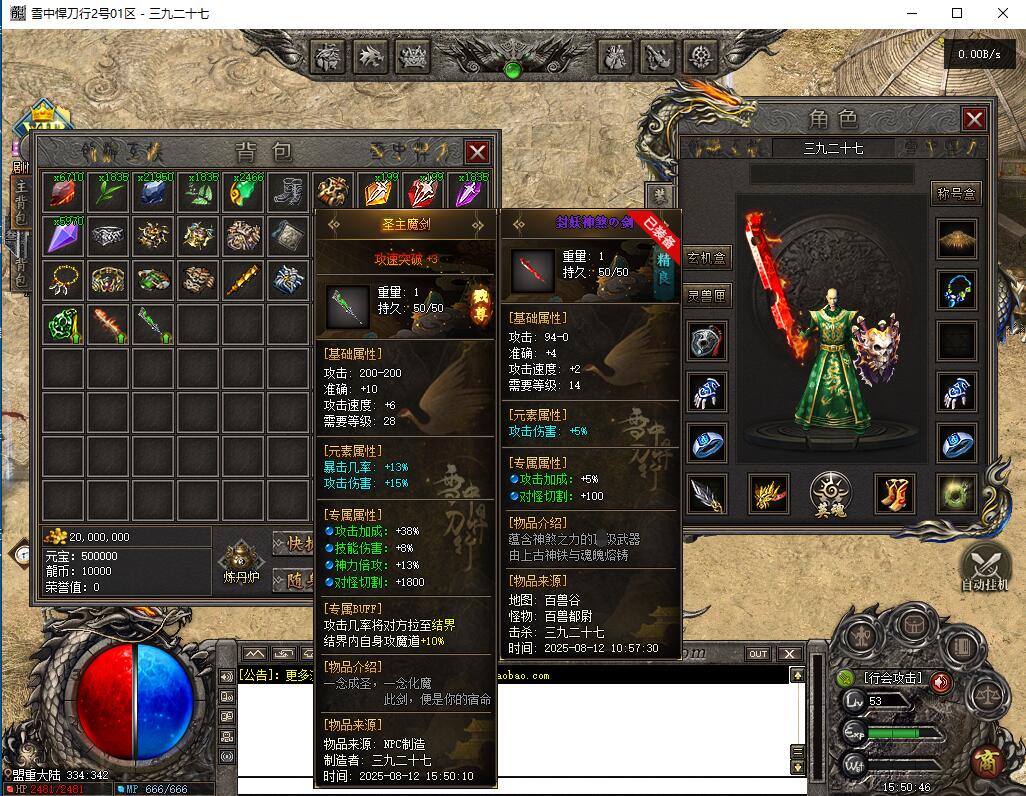This screenshot has width=1026, height=796.
Task: Open the 称号盒 title box
Action: (x=956, y=193)
